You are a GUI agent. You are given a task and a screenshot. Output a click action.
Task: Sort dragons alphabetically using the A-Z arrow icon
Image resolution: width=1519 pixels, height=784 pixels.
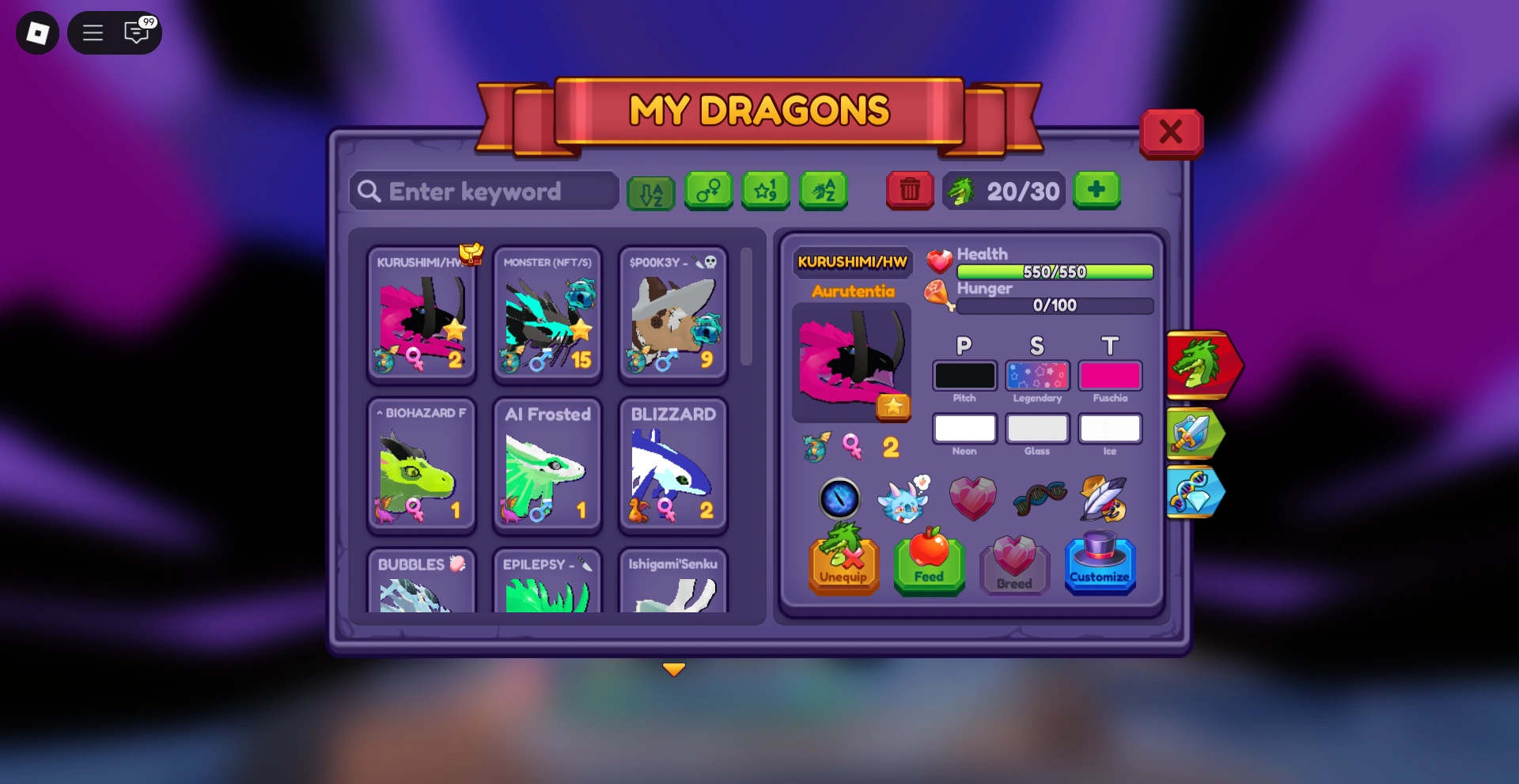650,191
